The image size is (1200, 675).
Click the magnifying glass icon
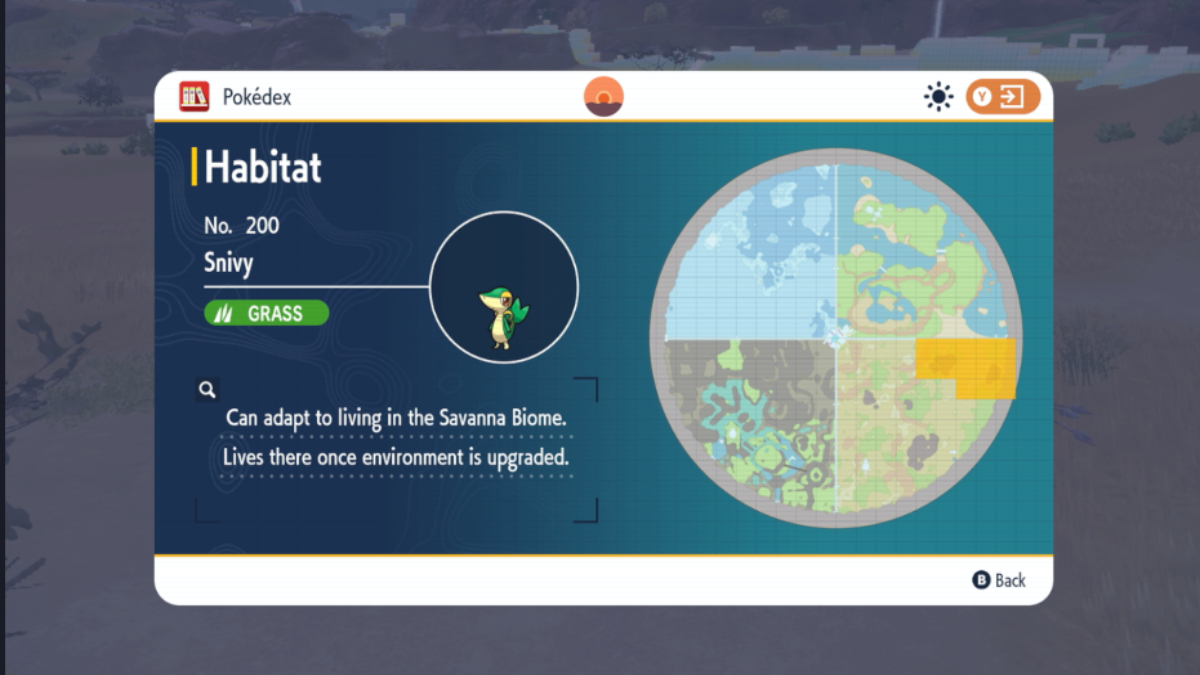[x=207, y=390]
